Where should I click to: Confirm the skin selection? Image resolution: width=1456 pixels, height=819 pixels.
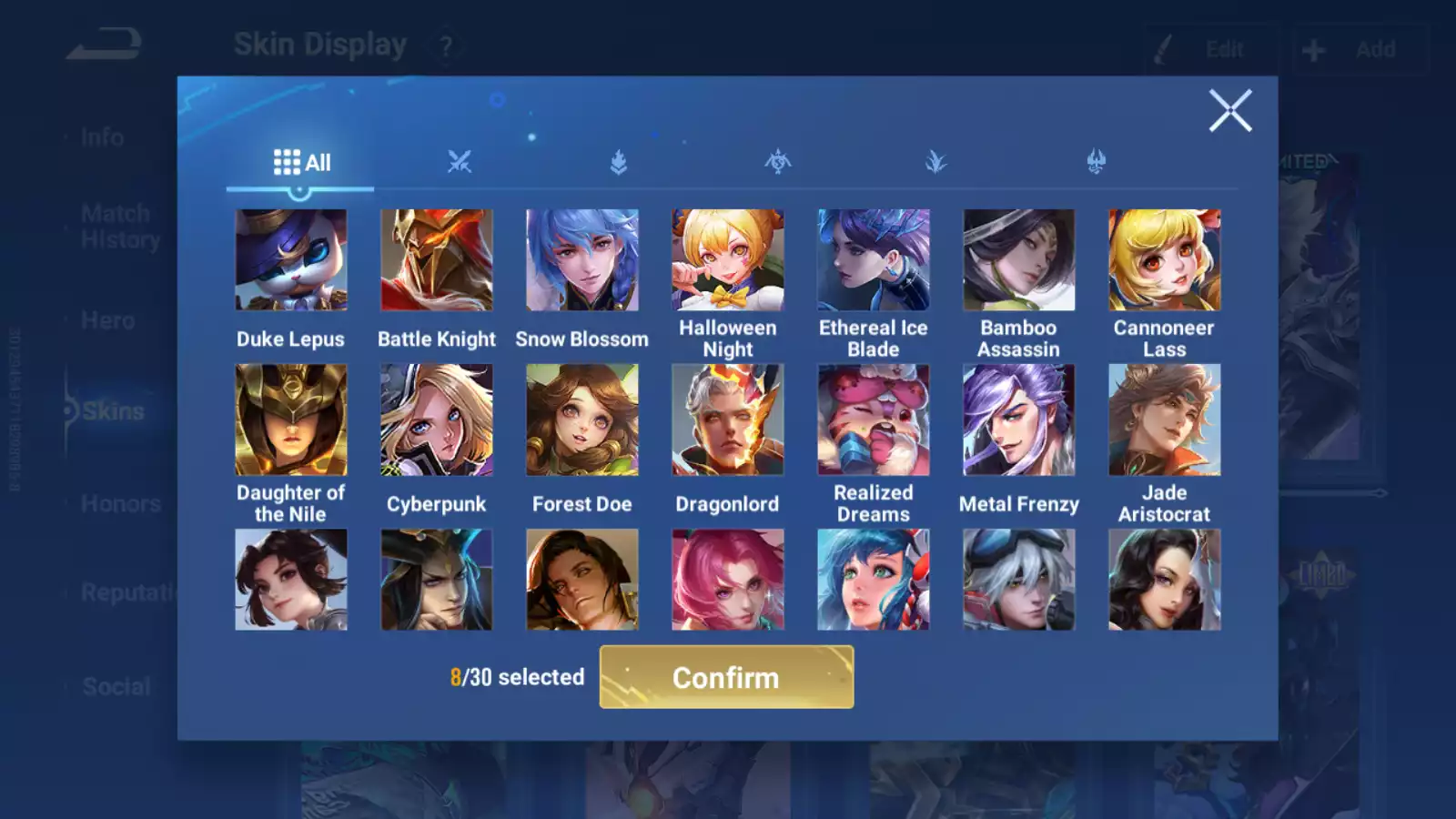click(726, 677)
